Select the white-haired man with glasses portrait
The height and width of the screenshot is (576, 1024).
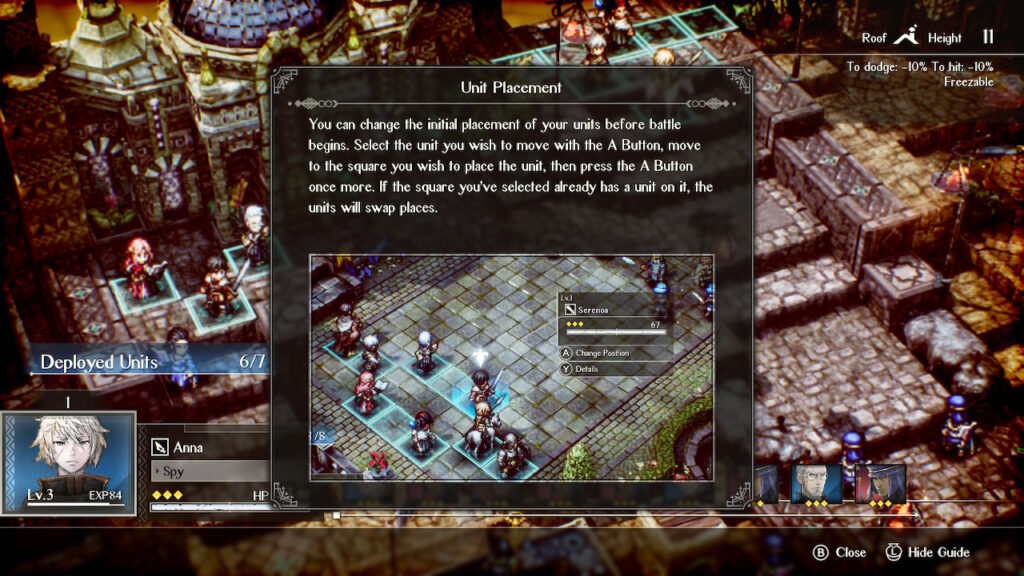816,485
